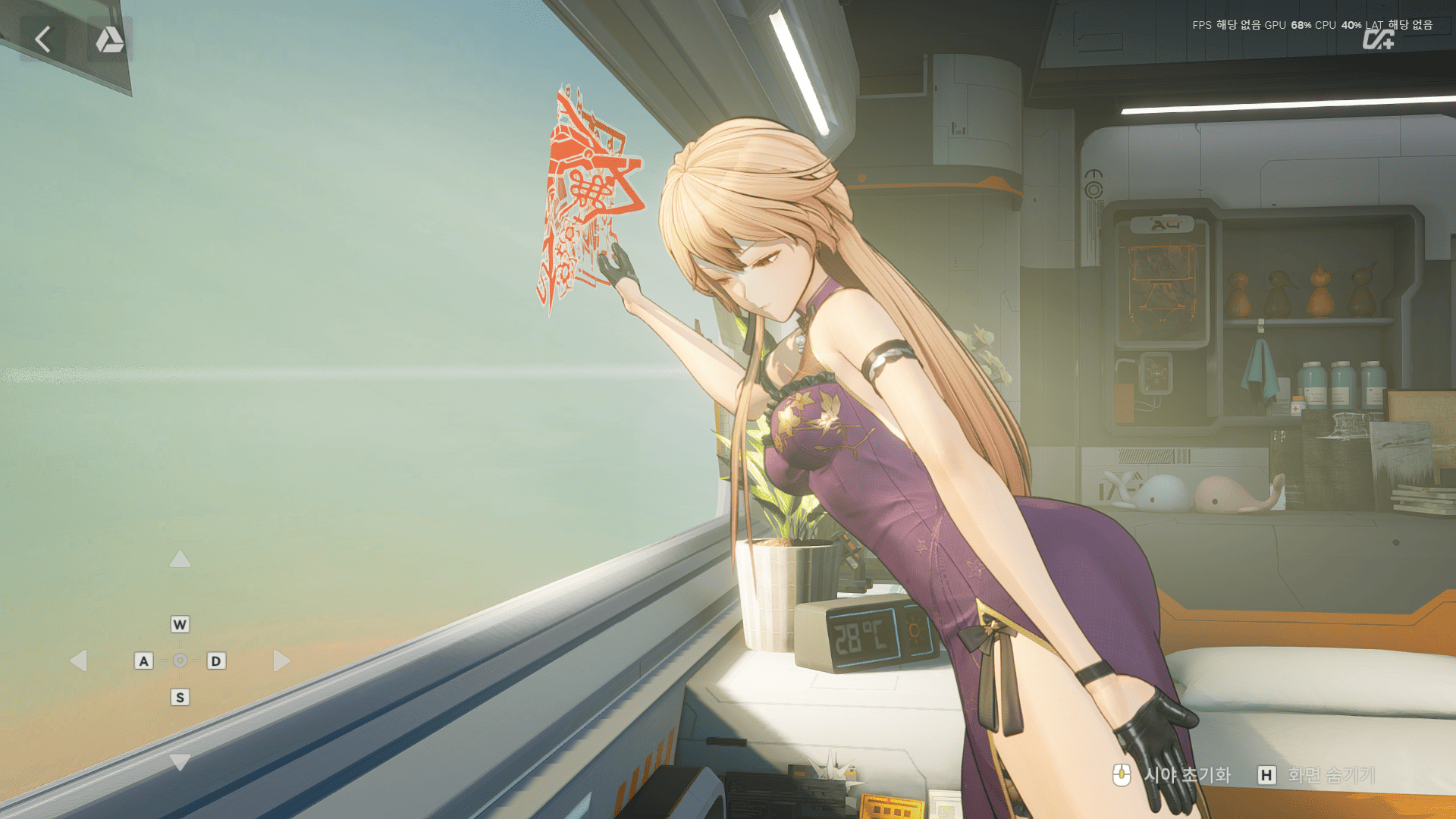Click the downward camera arrow

(180, 761)
